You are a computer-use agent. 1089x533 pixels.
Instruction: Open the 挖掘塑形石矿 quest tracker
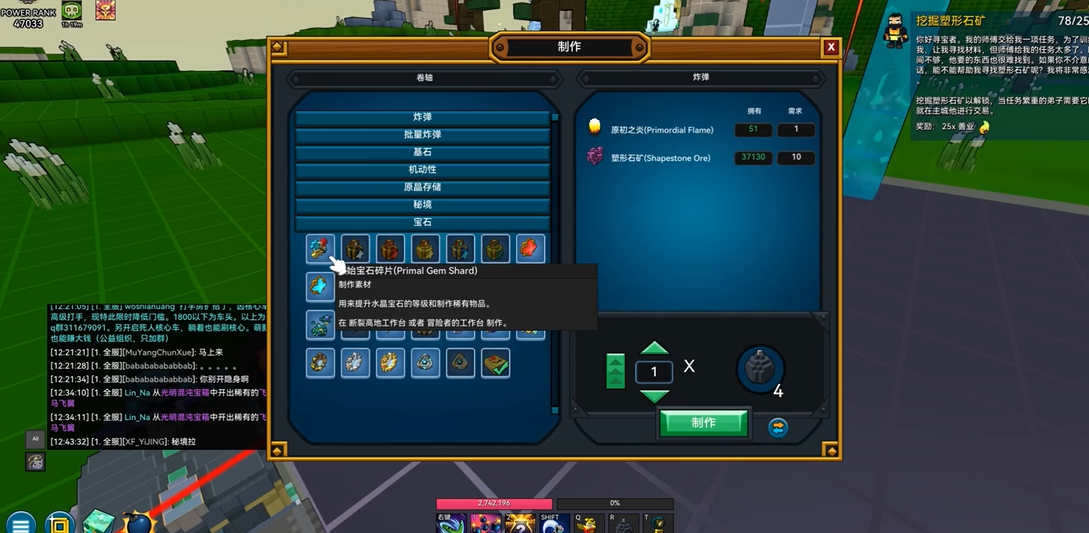coord(946,21)
